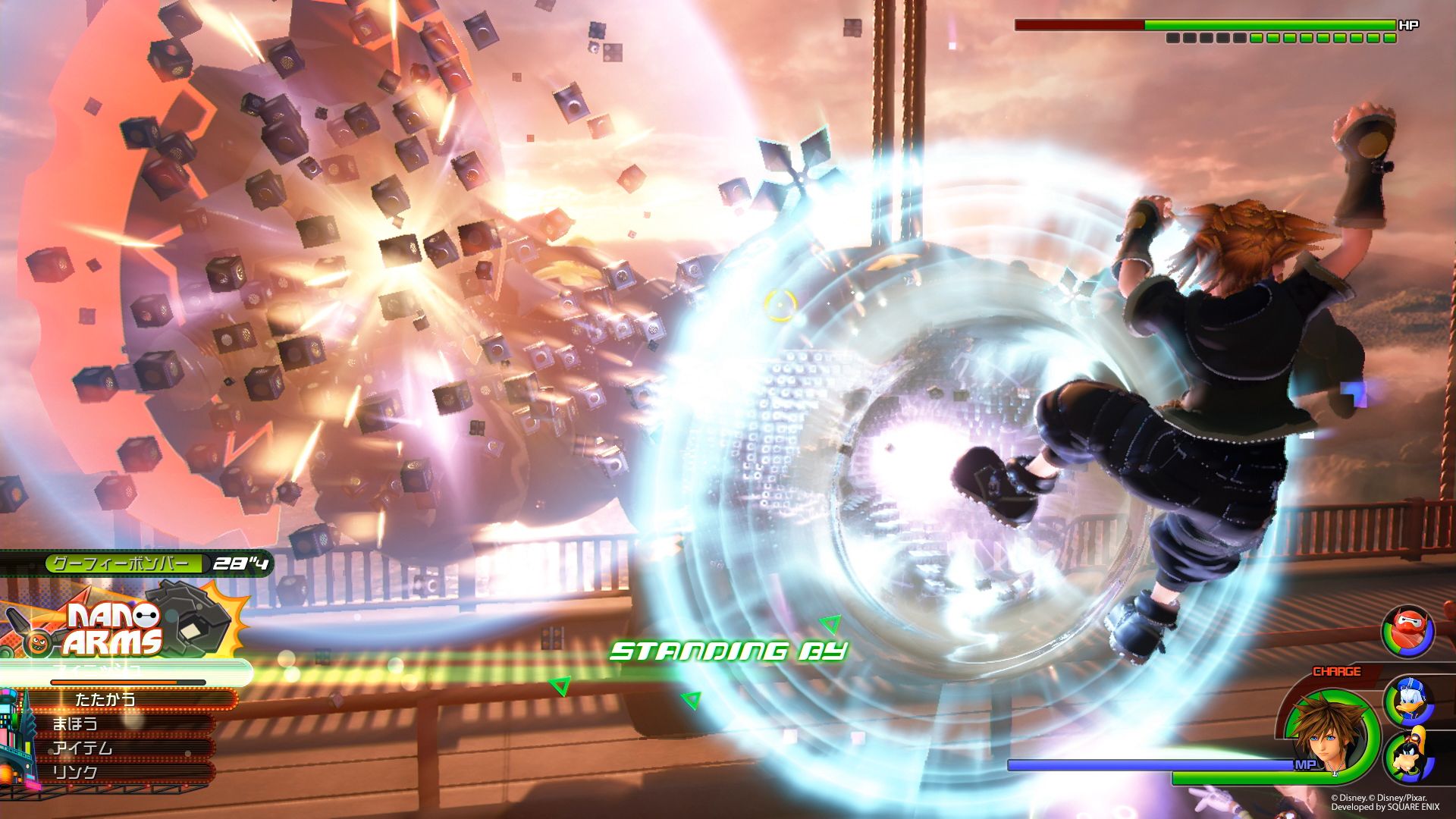The image size is (1456, 819).
Task: Click the NANO ARMS gear emblem
Action: (x=191, y=616)
